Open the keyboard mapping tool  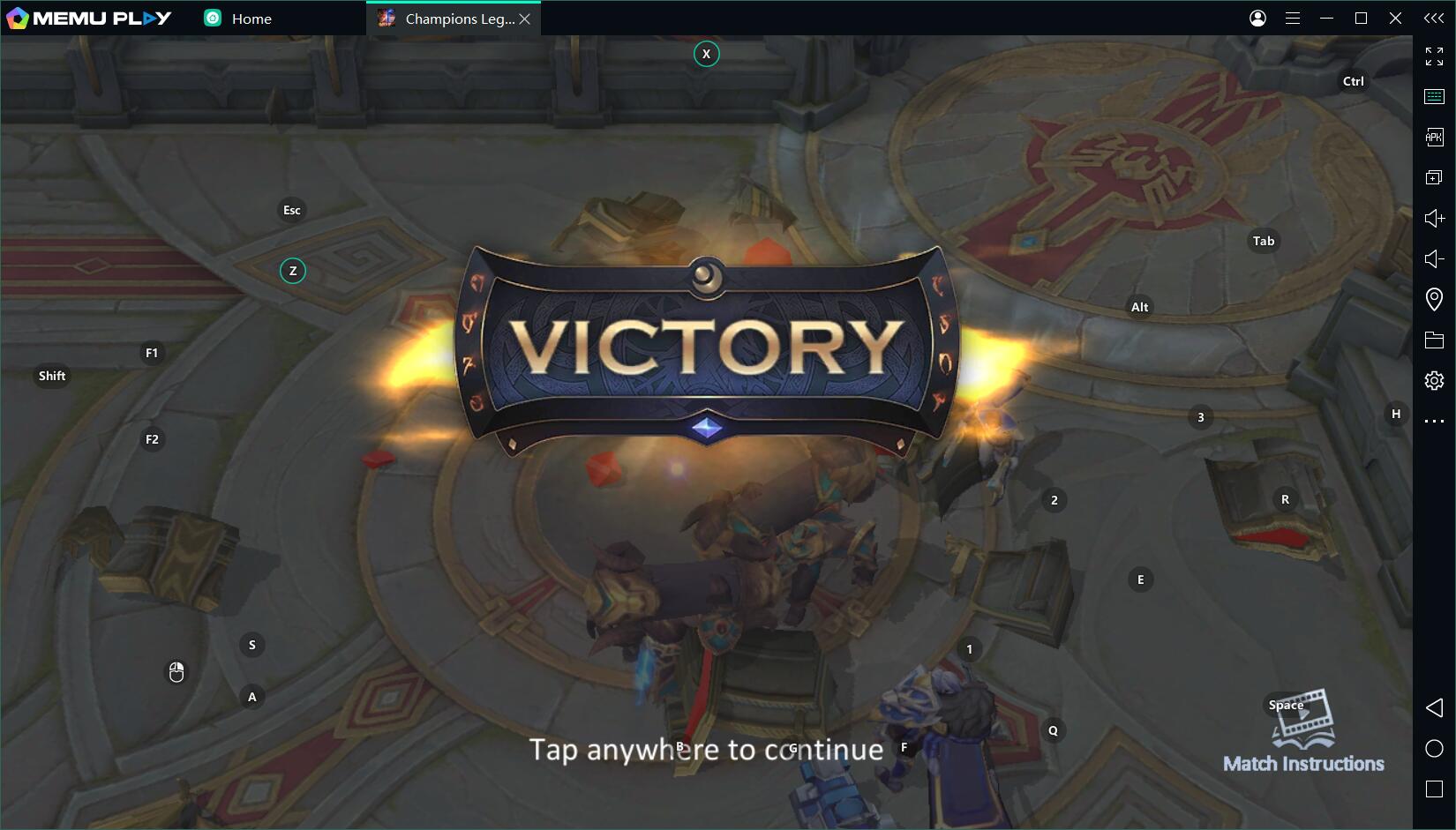click(1434, 96)
